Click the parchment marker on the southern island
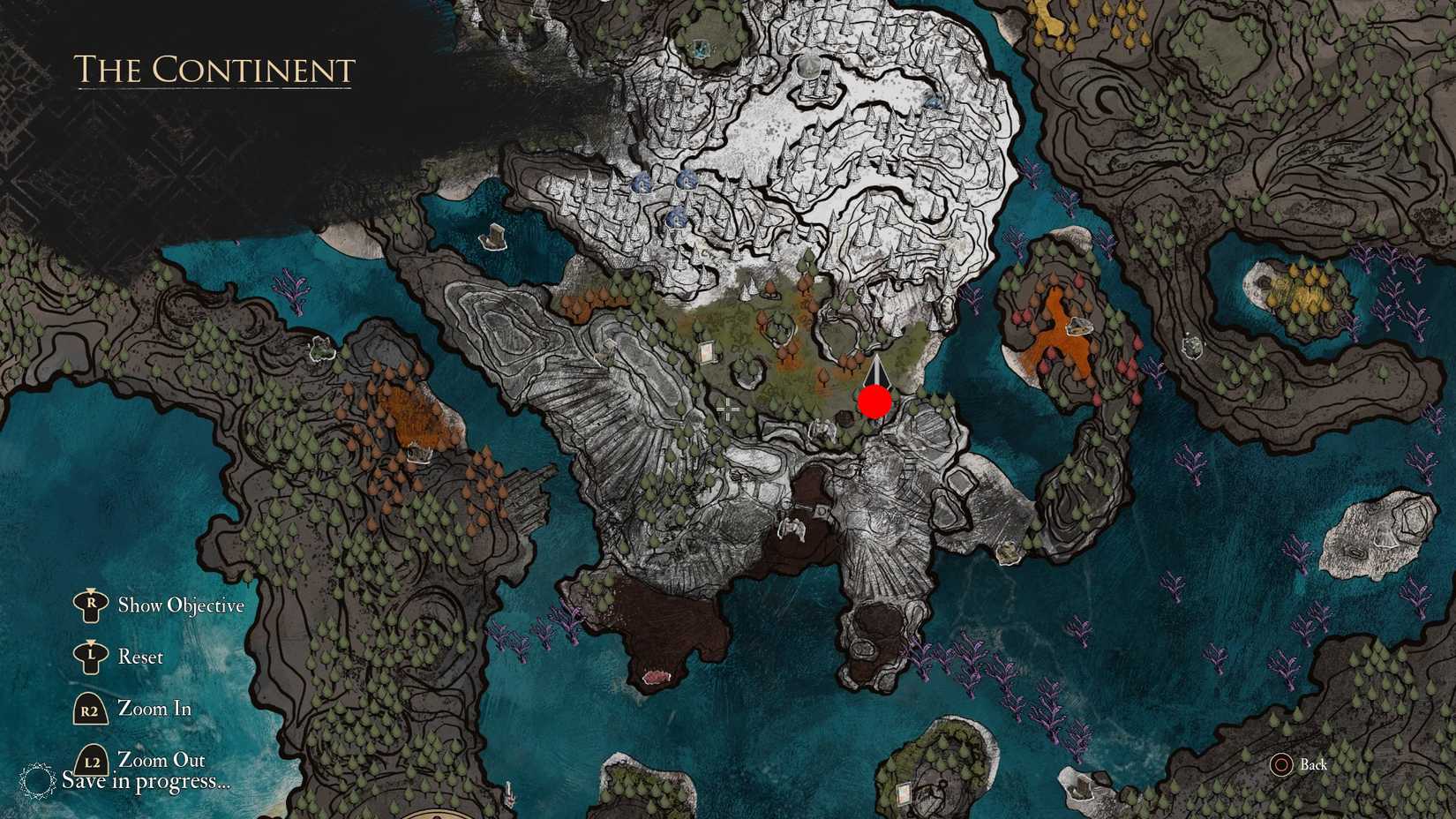Viewport: 1456px width, 819px height. 904,794
